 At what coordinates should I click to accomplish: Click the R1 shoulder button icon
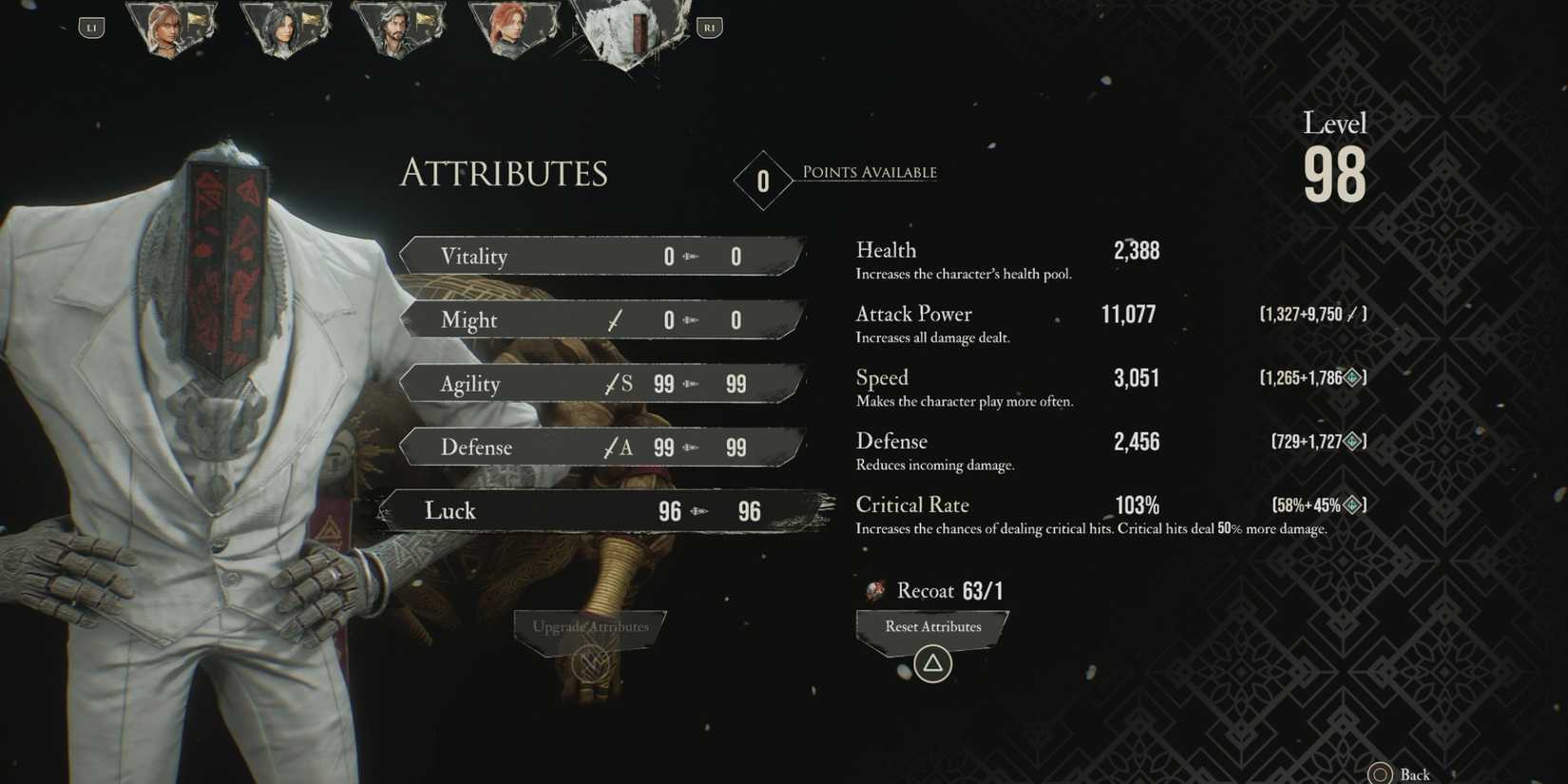(x=709, y=27)
